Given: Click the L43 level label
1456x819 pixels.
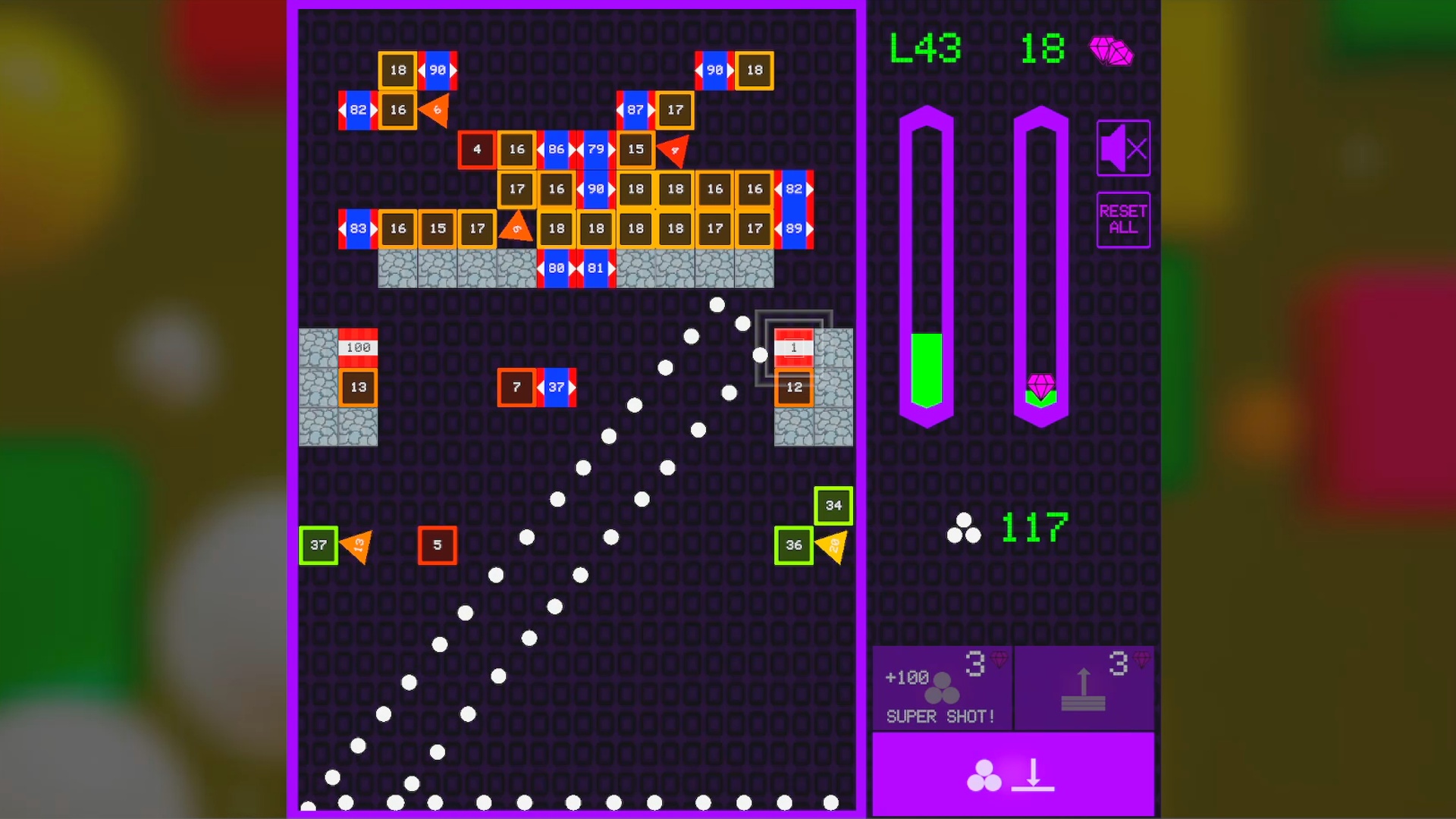Looking at the screenshot, I should tap(924, 48).
